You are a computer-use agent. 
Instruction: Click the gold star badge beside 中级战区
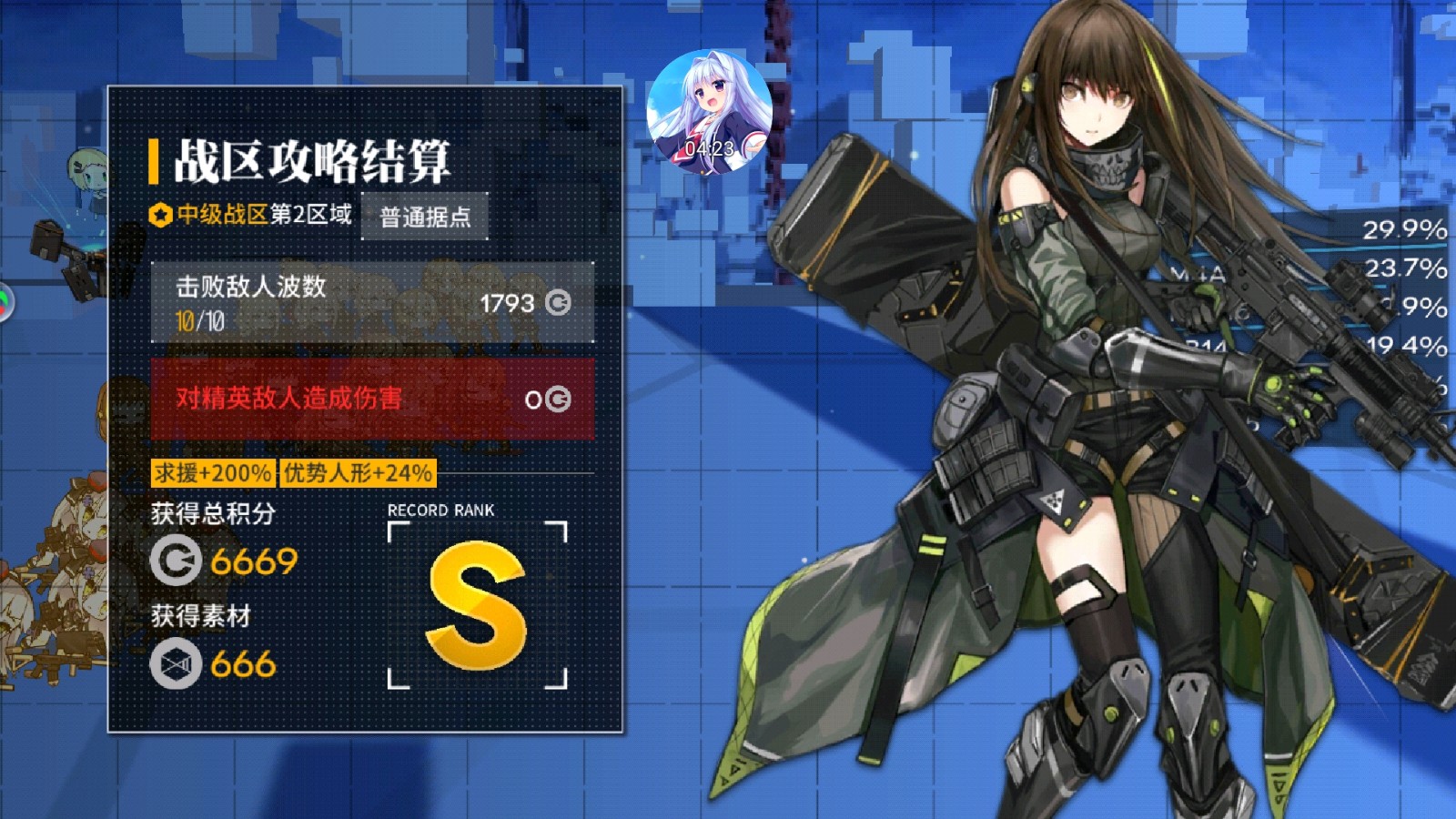(x=160, y=216)
